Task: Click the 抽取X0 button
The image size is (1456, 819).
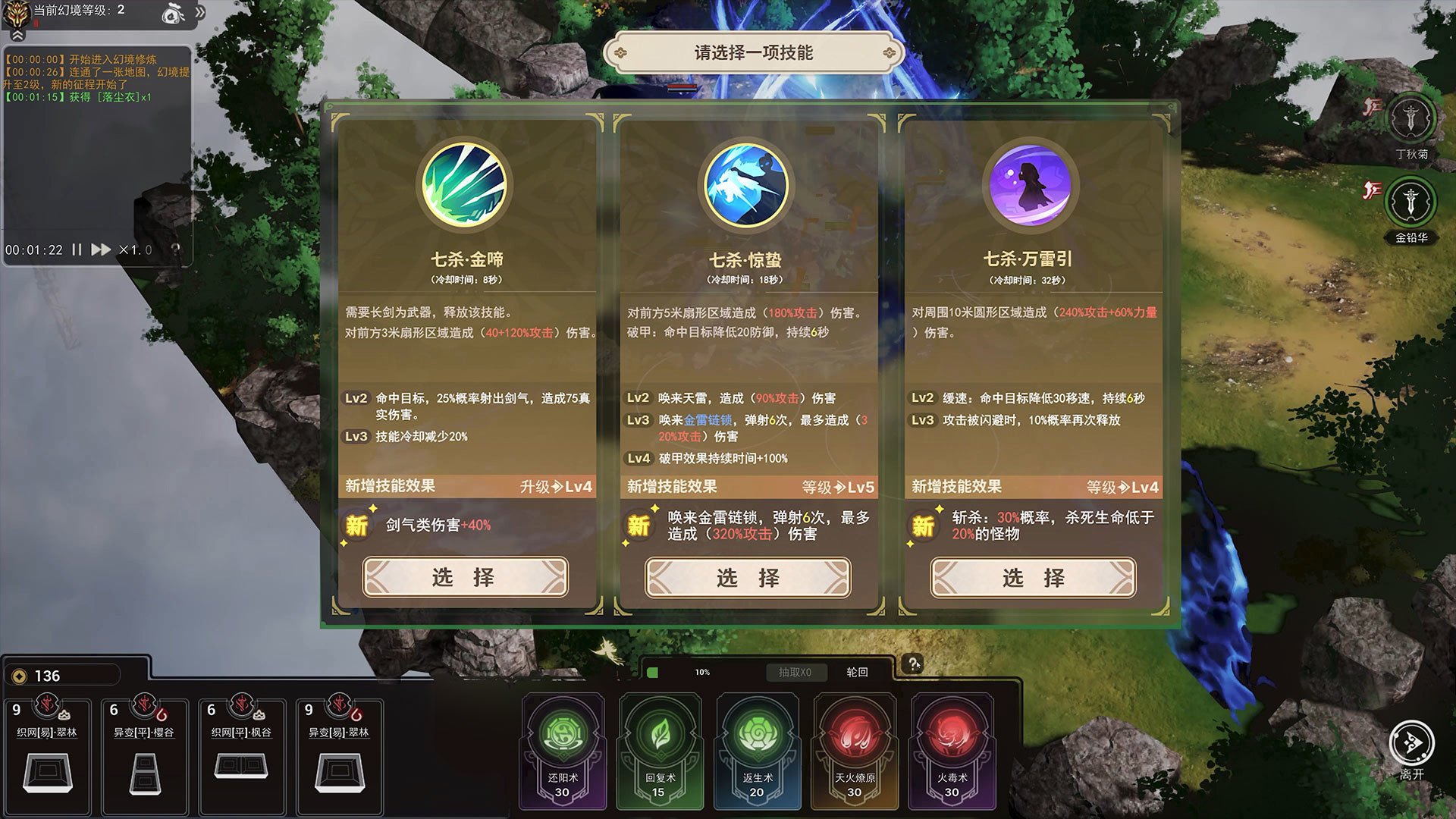Action: click(796, 673)
